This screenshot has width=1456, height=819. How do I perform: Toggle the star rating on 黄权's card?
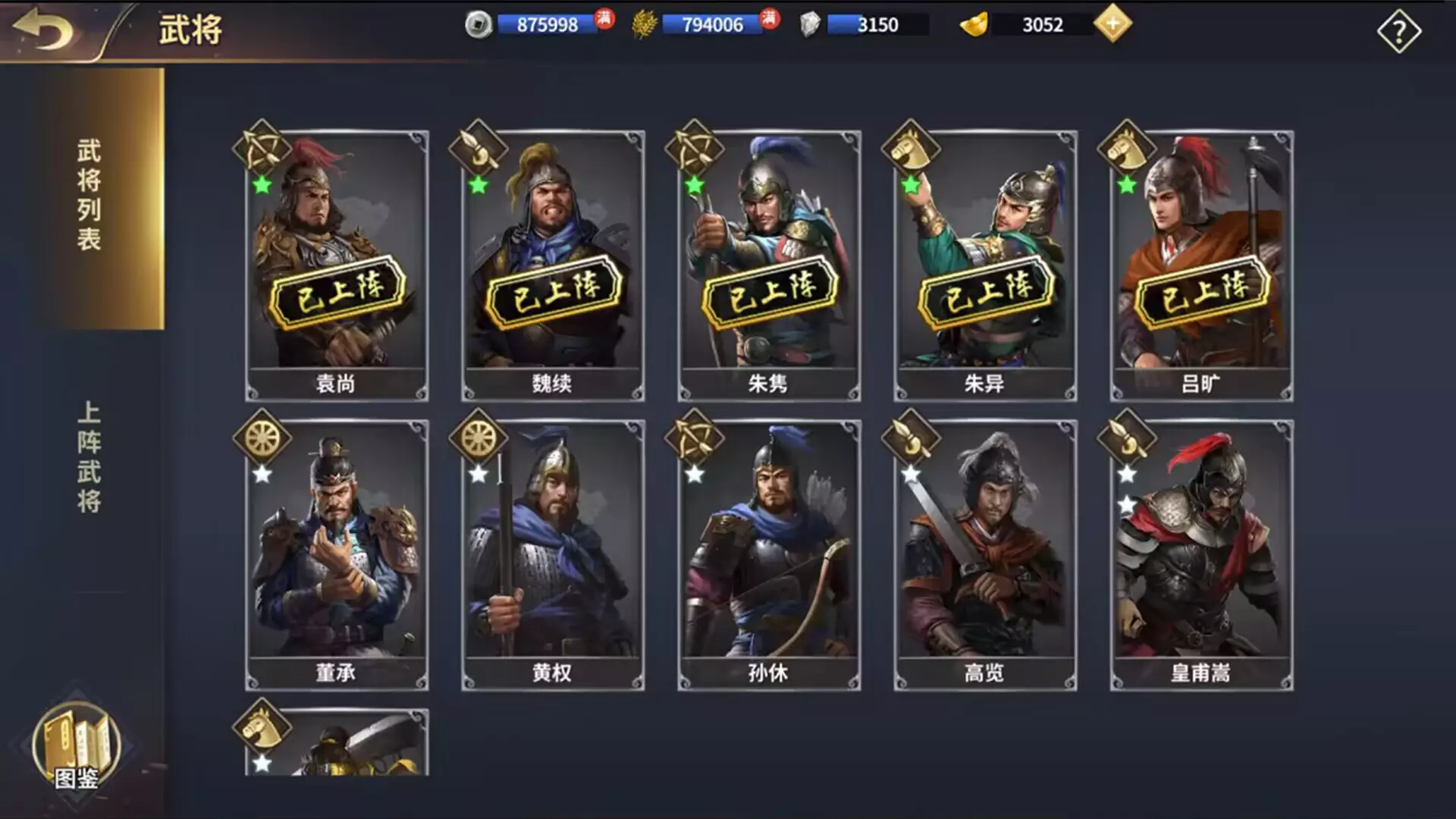pyautogui.click(x=478, y=475)
